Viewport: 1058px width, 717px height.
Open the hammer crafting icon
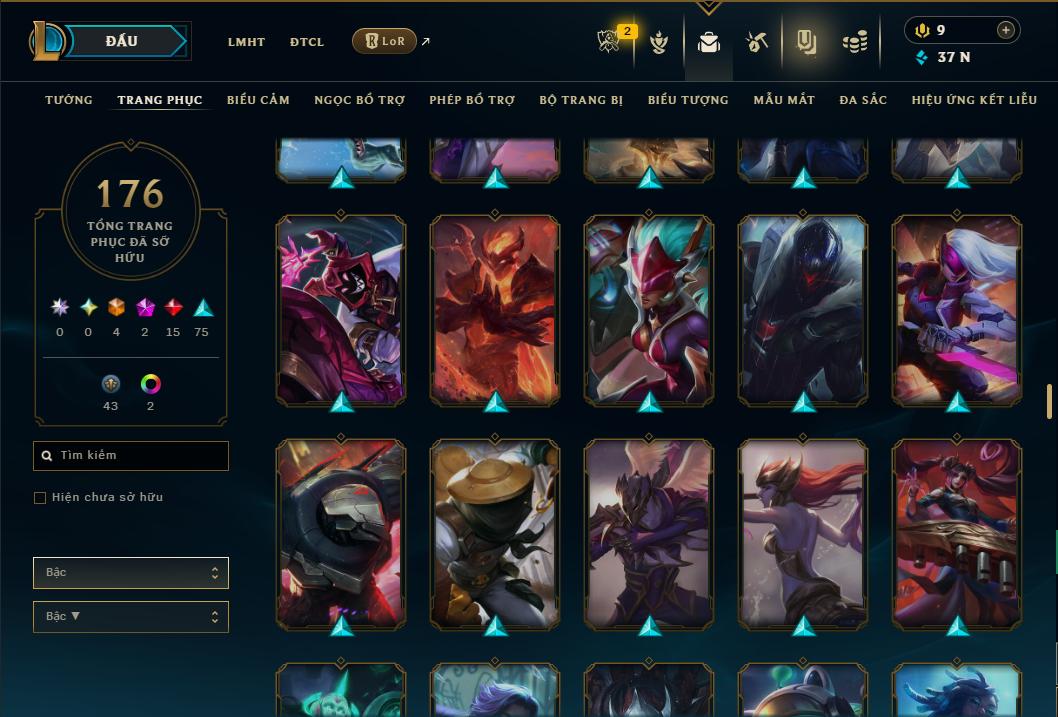tap(756, 42)
